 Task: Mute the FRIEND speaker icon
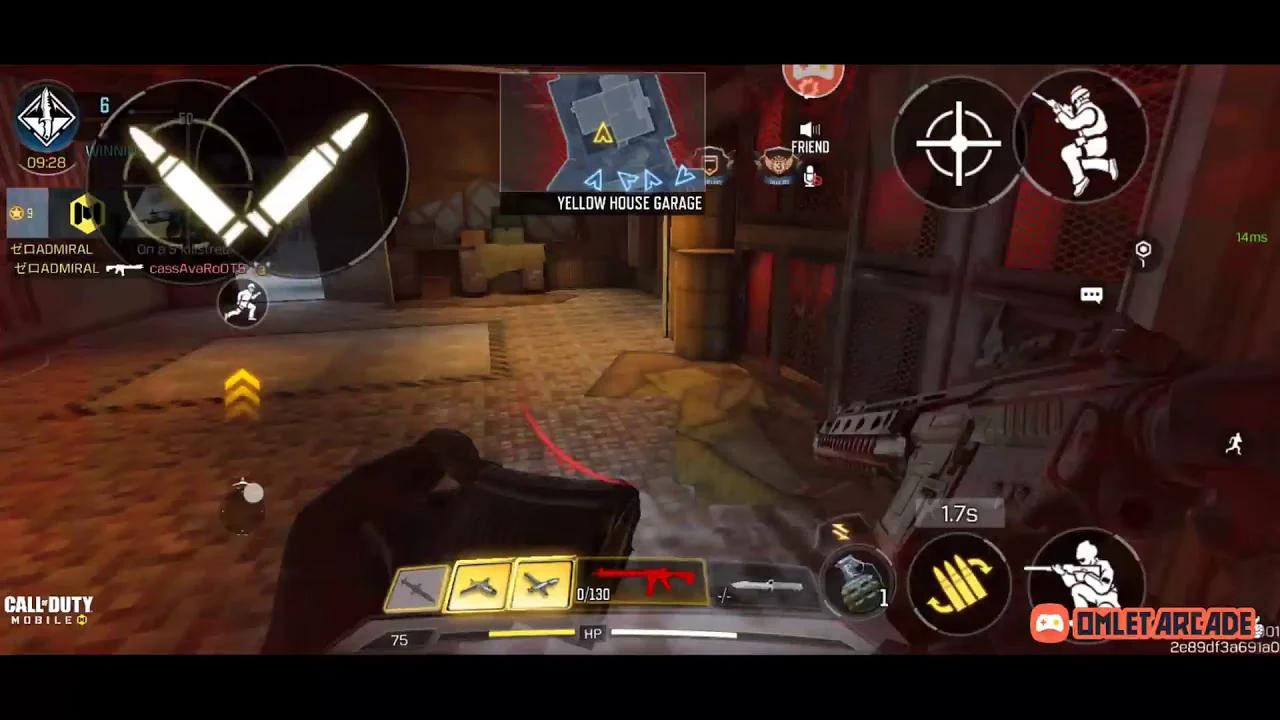(x=810, y=129)
